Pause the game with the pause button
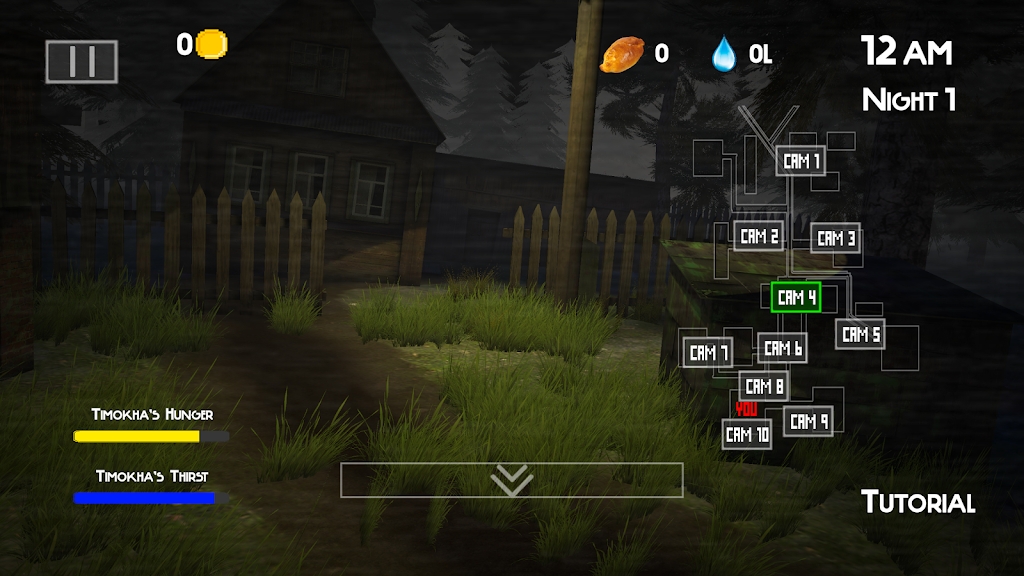 pyautogui.click(x=82, y=62)
